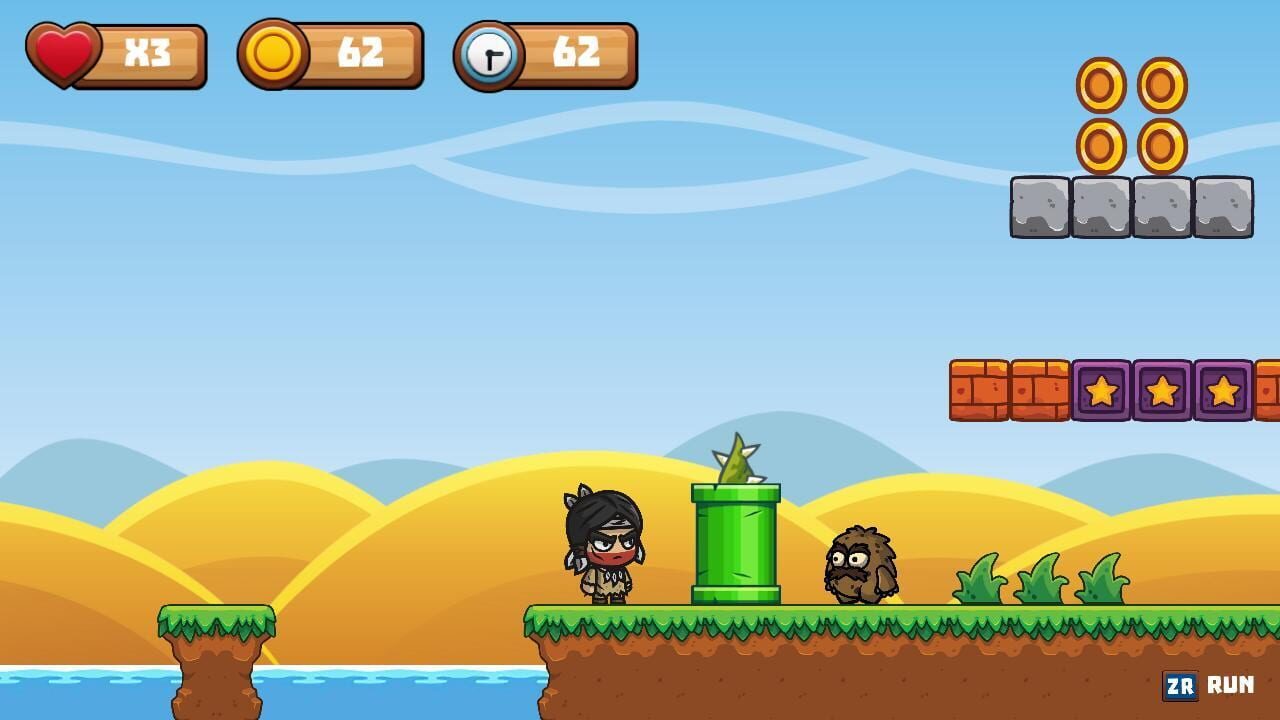The height and width of the screenshot is (720, 1280).
Task: Click the first purple star block
Action: point(1100,392)
